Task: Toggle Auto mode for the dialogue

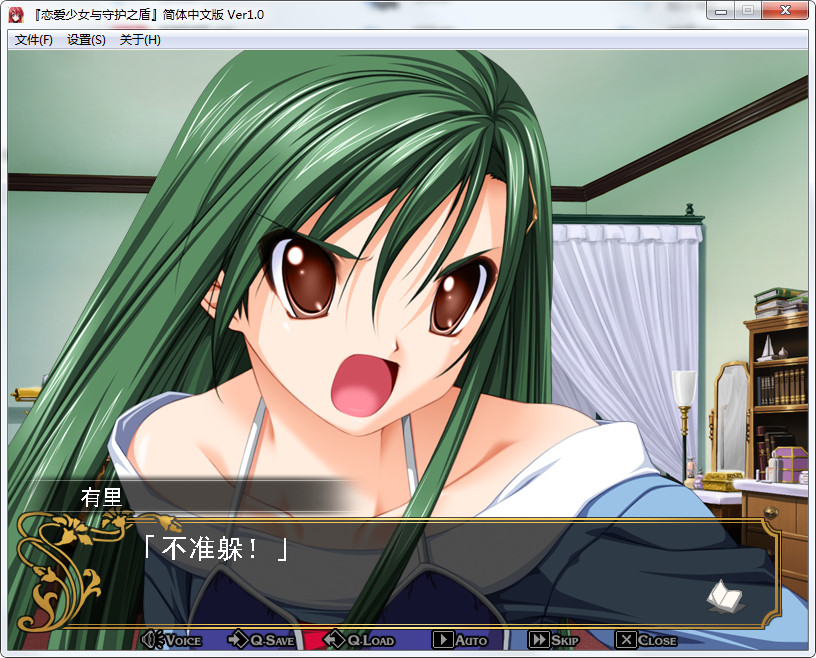Action: pyautogui.click(x=460, y=640)
